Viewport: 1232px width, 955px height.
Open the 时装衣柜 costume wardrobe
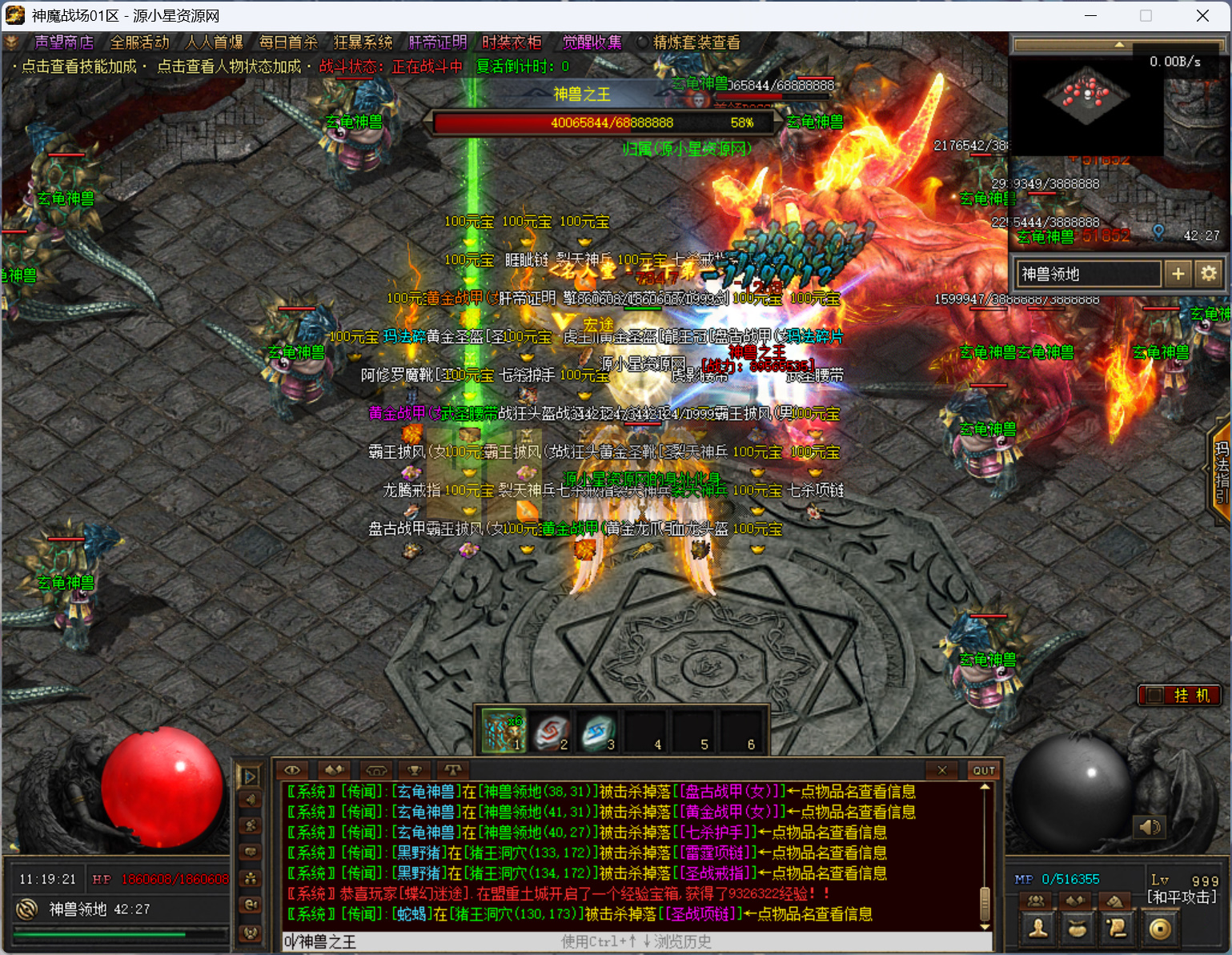coord(512,42)
